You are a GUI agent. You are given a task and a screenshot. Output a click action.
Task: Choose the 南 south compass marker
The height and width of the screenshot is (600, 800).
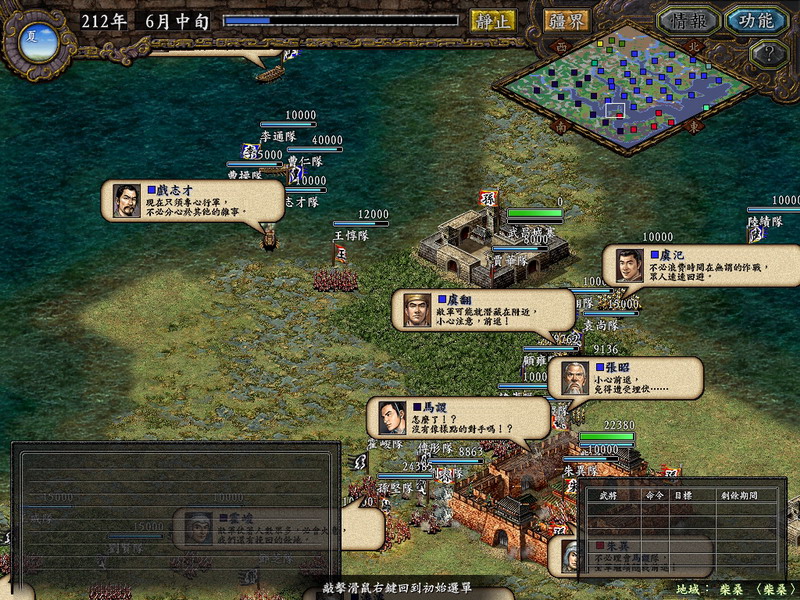pos(561,127)
